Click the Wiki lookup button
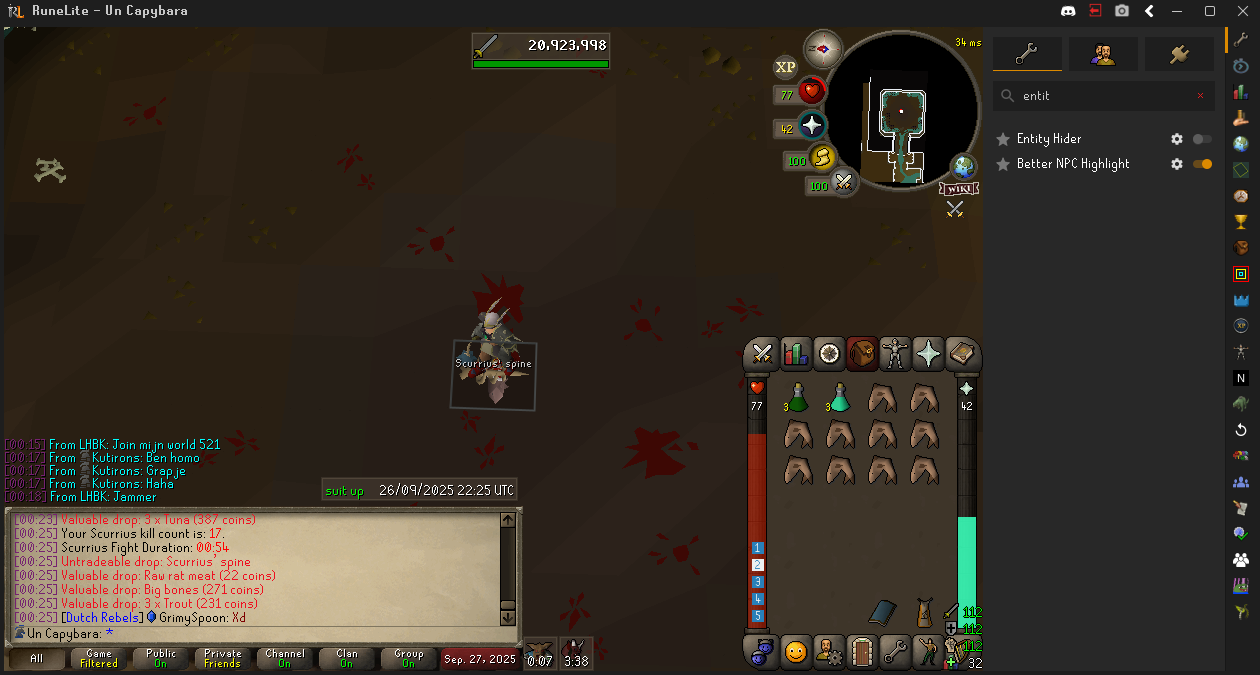The height and width of the screenshot is (675, 1260). pos(958,189)
